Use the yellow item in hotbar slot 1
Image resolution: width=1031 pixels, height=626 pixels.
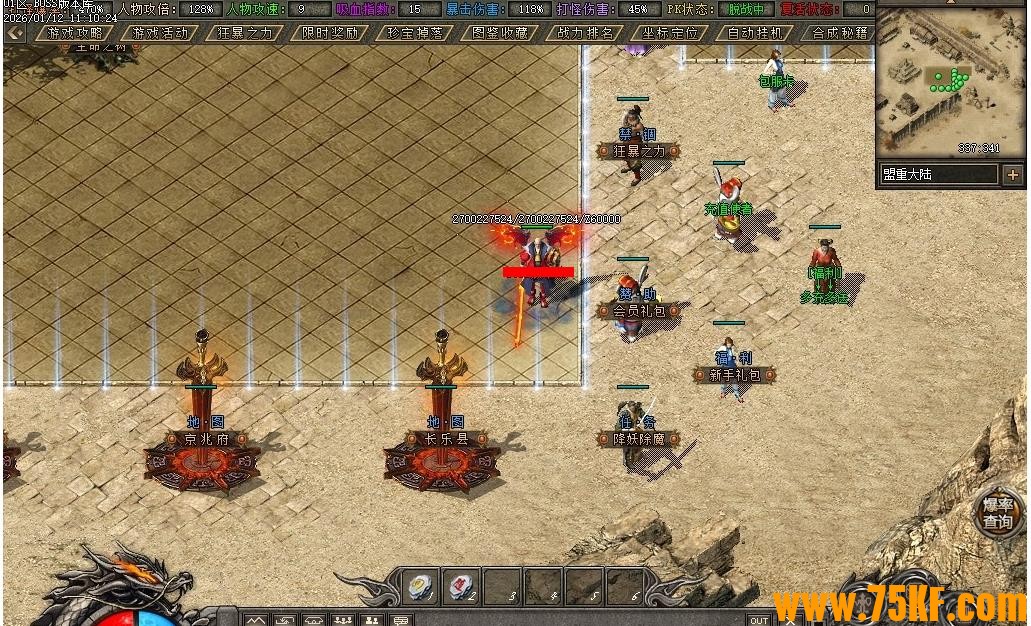421,586
